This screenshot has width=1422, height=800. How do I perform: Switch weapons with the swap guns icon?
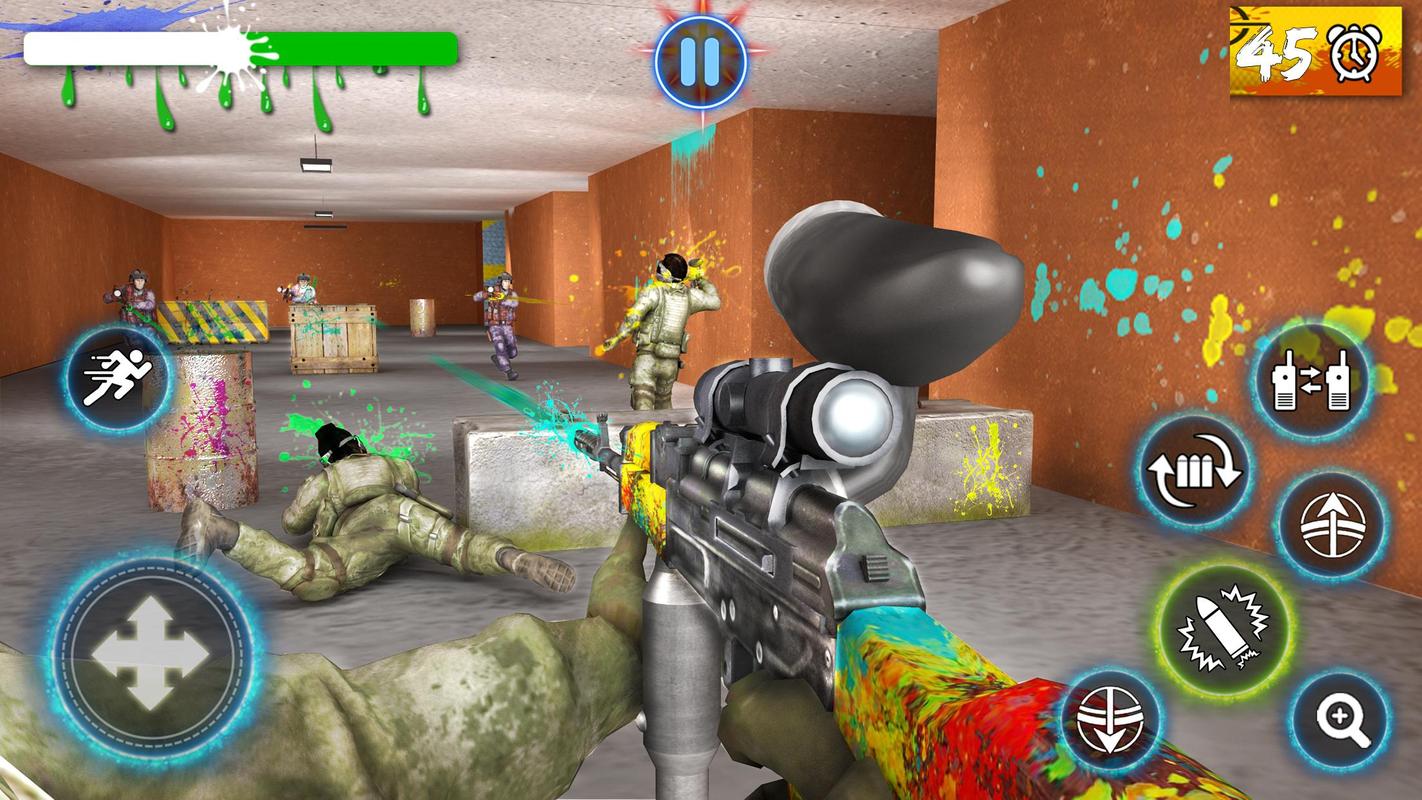point(1311,381)
